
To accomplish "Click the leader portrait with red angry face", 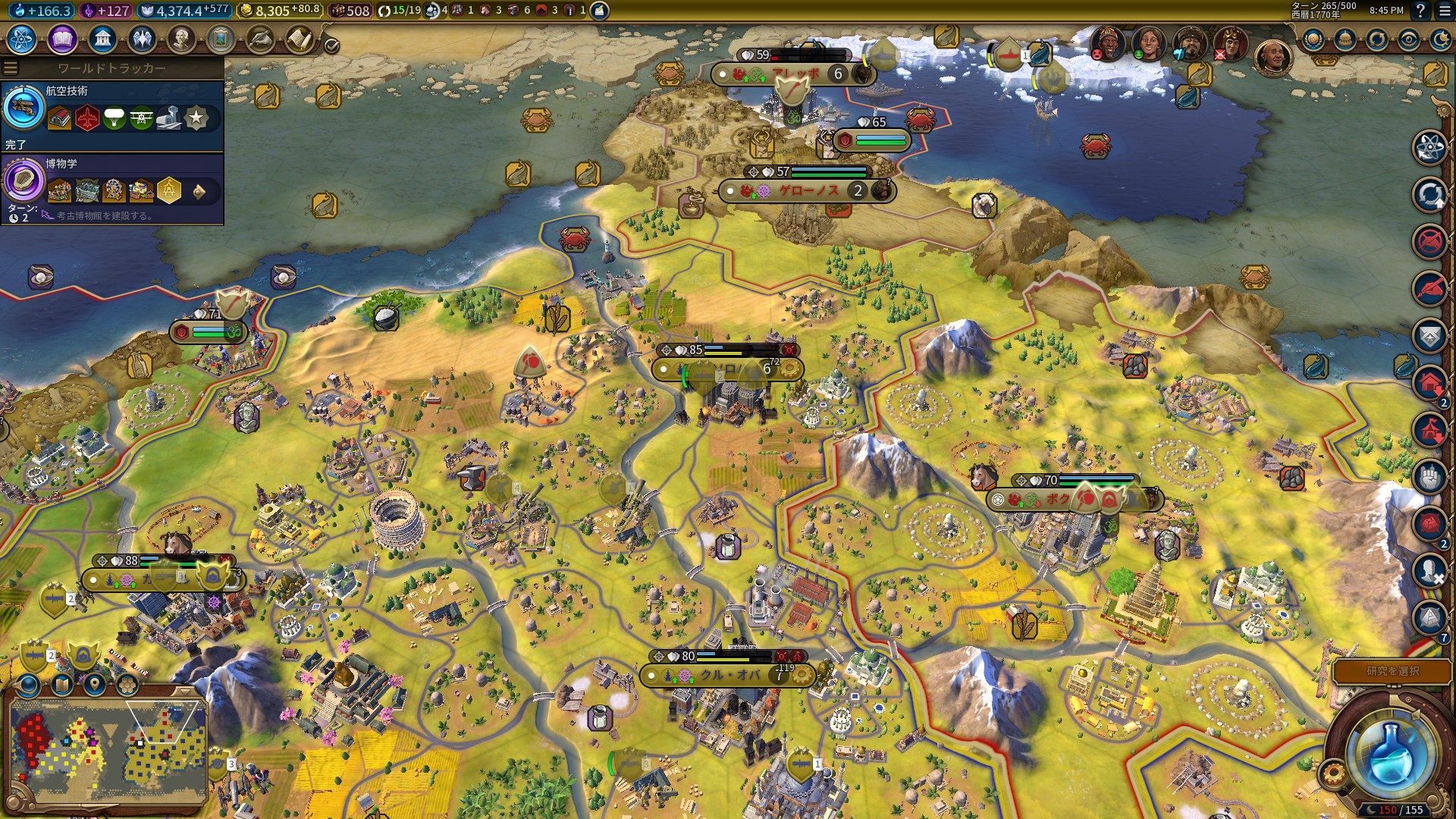I will pyautogui.click(x=1106, y=43).
